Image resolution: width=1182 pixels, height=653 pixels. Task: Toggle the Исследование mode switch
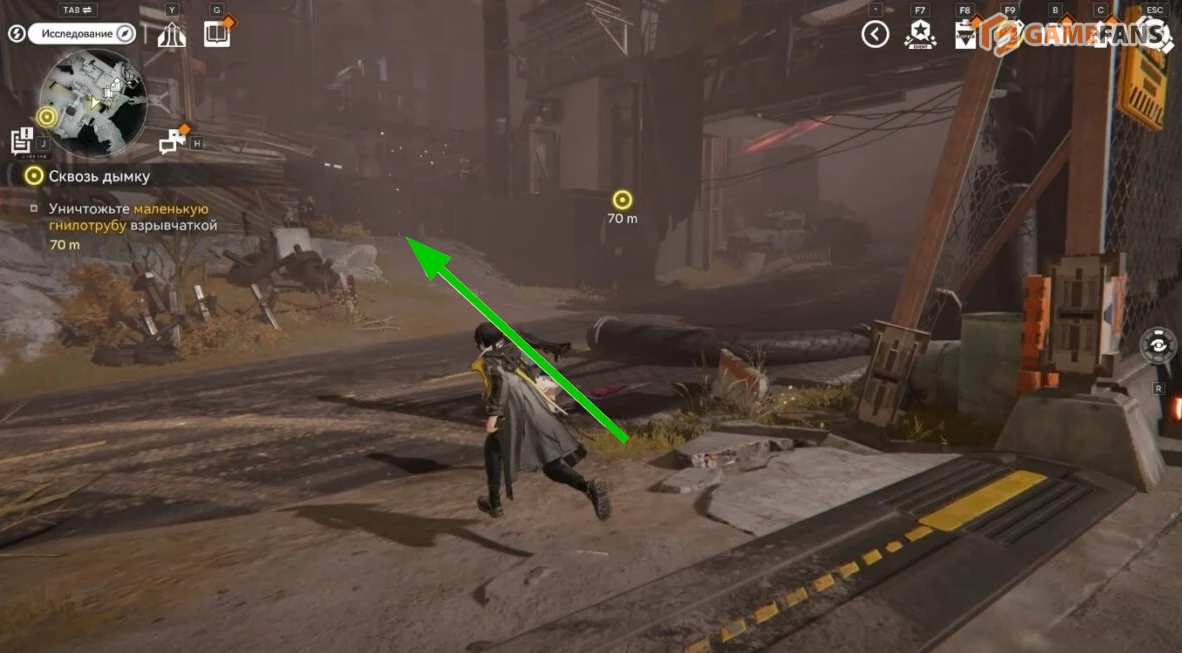click(x=82, y=33)
